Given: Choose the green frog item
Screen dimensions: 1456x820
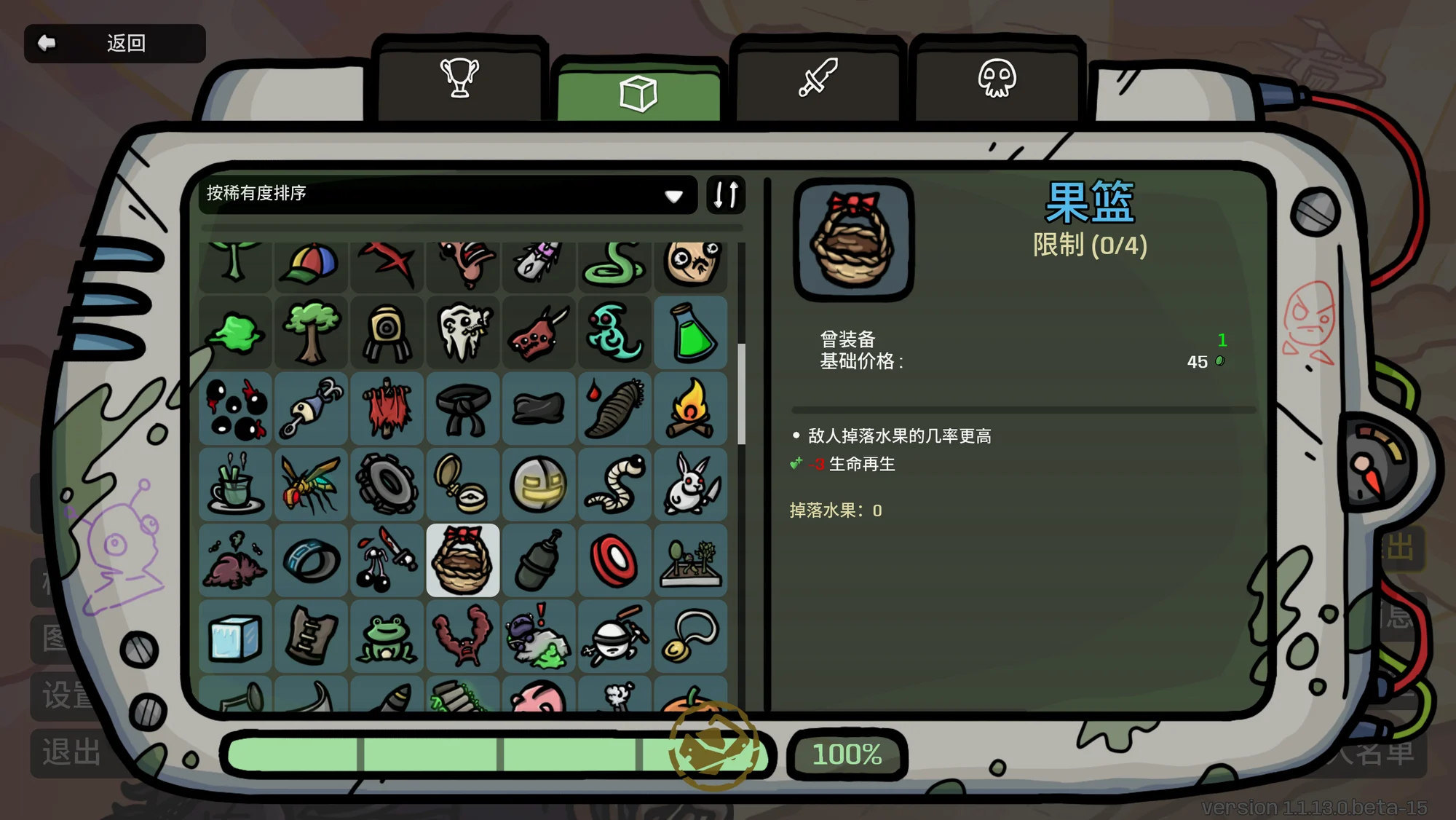Looking at the screenshot, I should tap(387, 636).
